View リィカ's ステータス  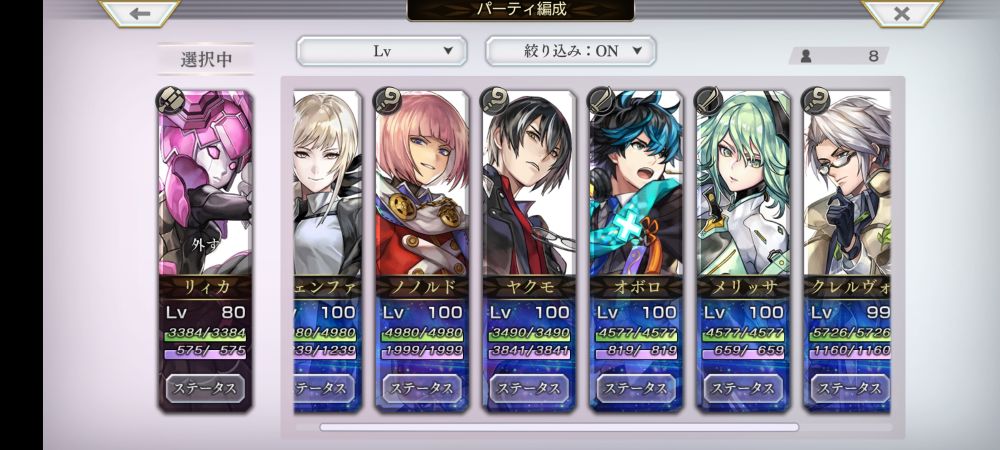click(205, 387)
